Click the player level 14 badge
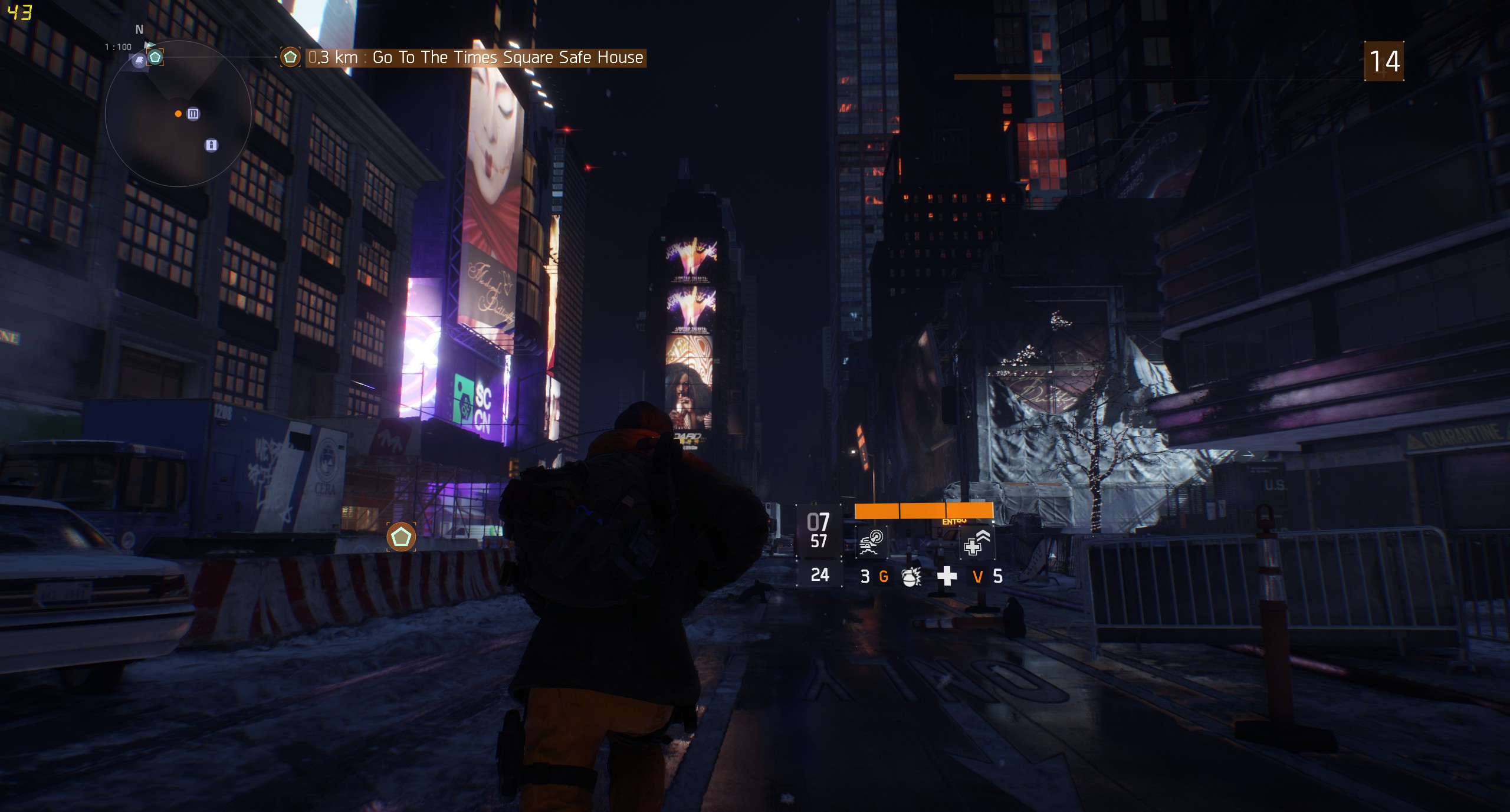 click(1384, 61)
